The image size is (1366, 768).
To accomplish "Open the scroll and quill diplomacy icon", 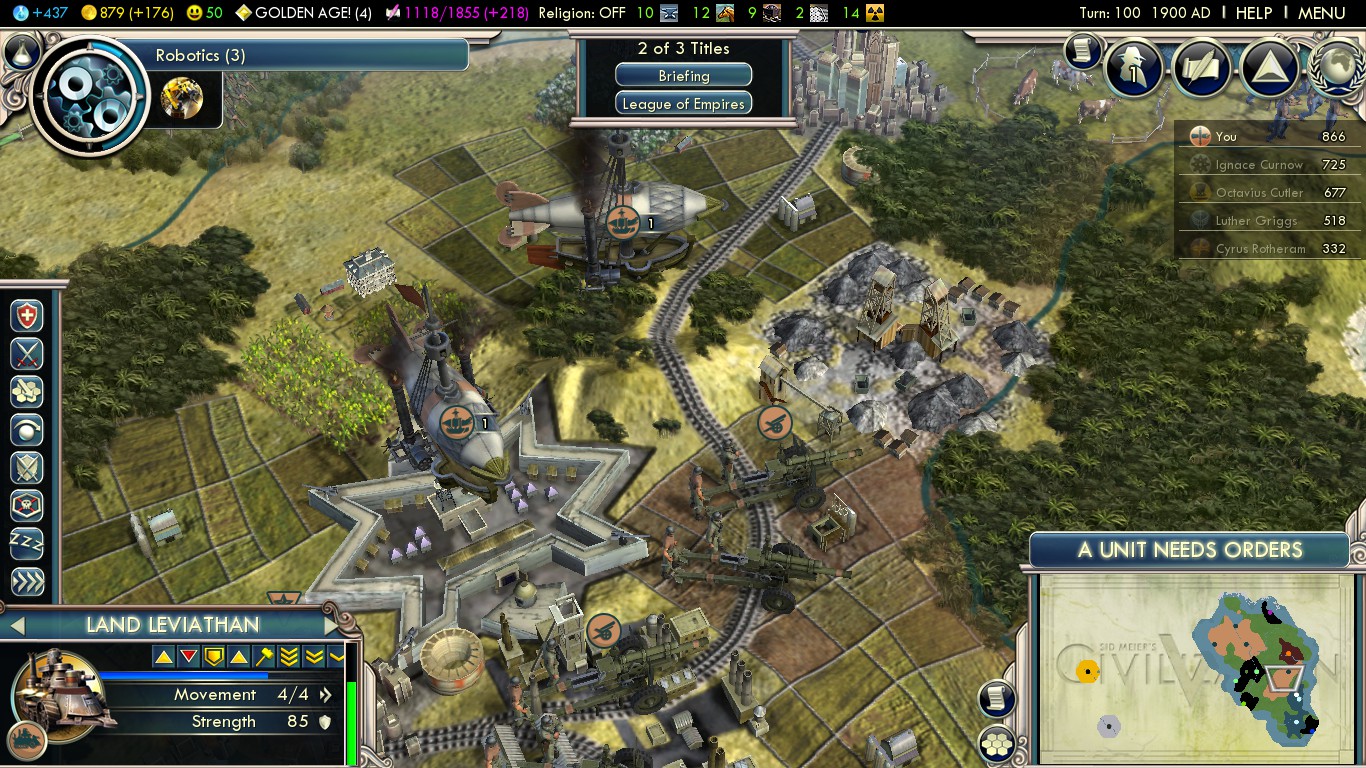I will [x=1201, y=69].
